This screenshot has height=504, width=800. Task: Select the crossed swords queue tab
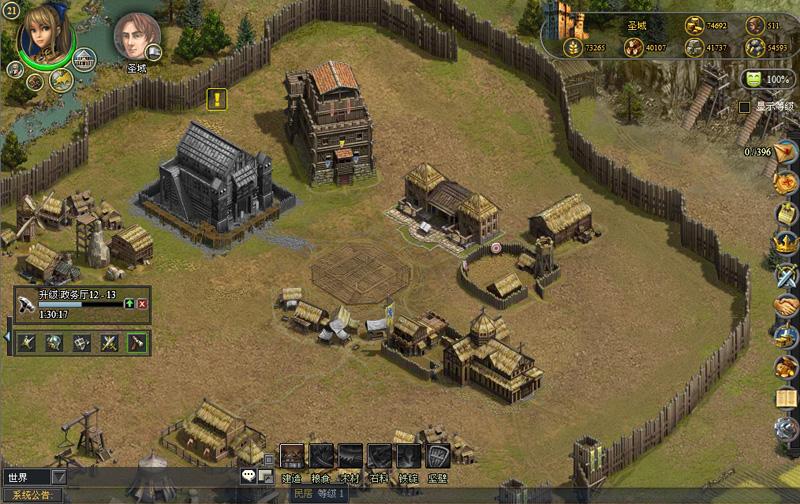pos(110,342)
